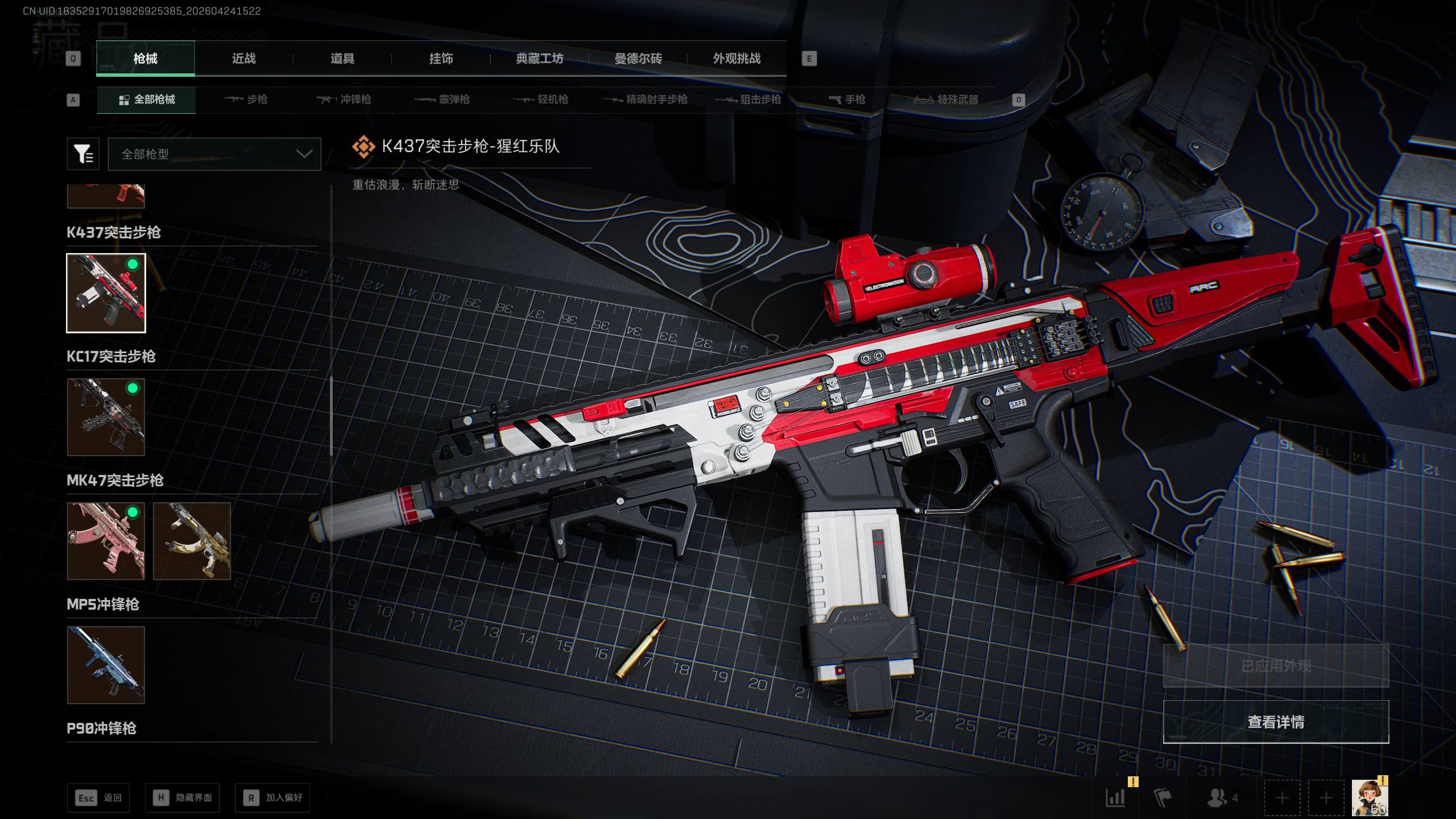This screenshot has width=1456, height=819.
Task: Go to the 典藏工坊 tab
Action: (x=539, y=59)
